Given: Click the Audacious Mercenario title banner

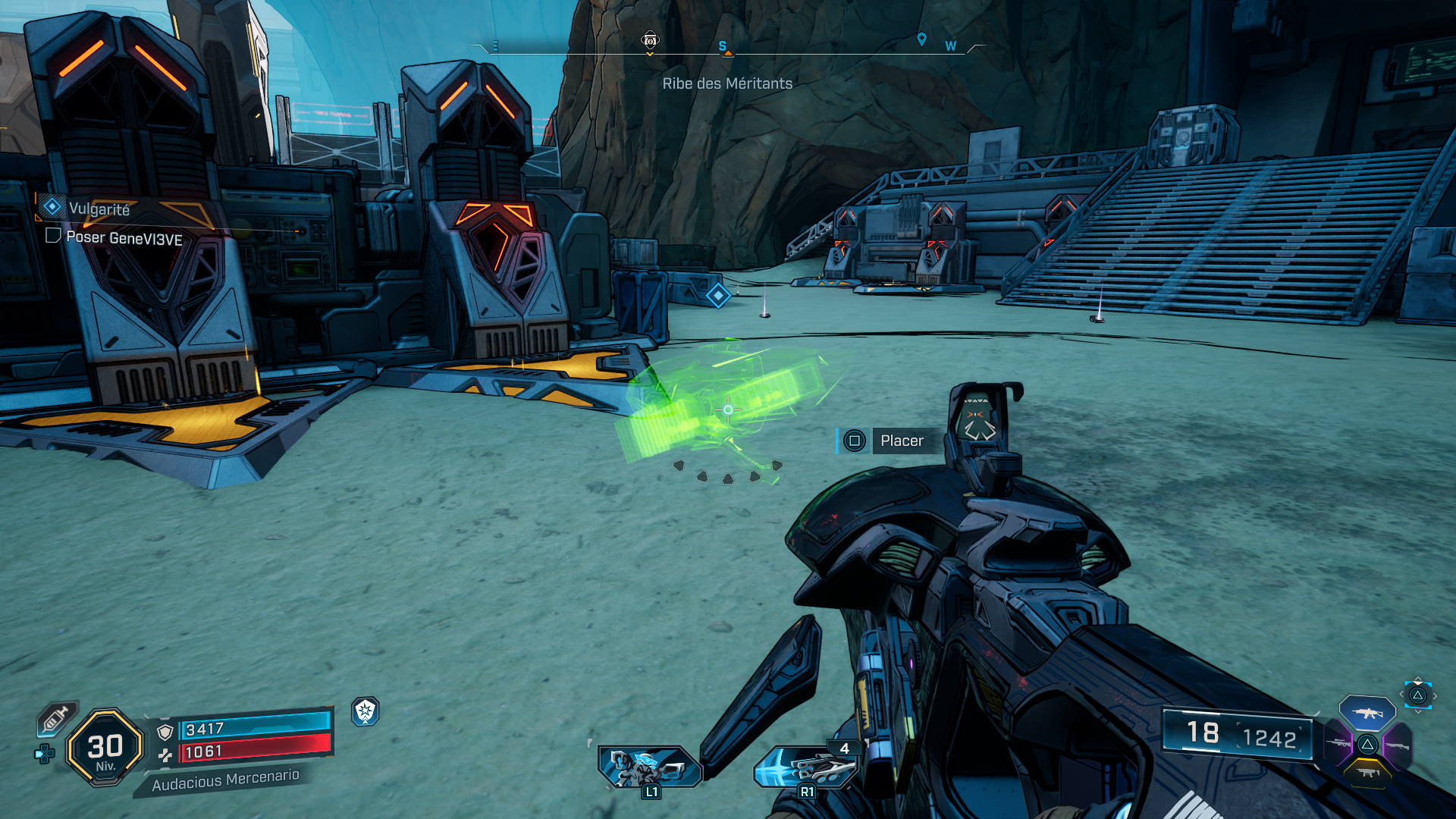Looking at the screenshot, I should tap(226, 780).
